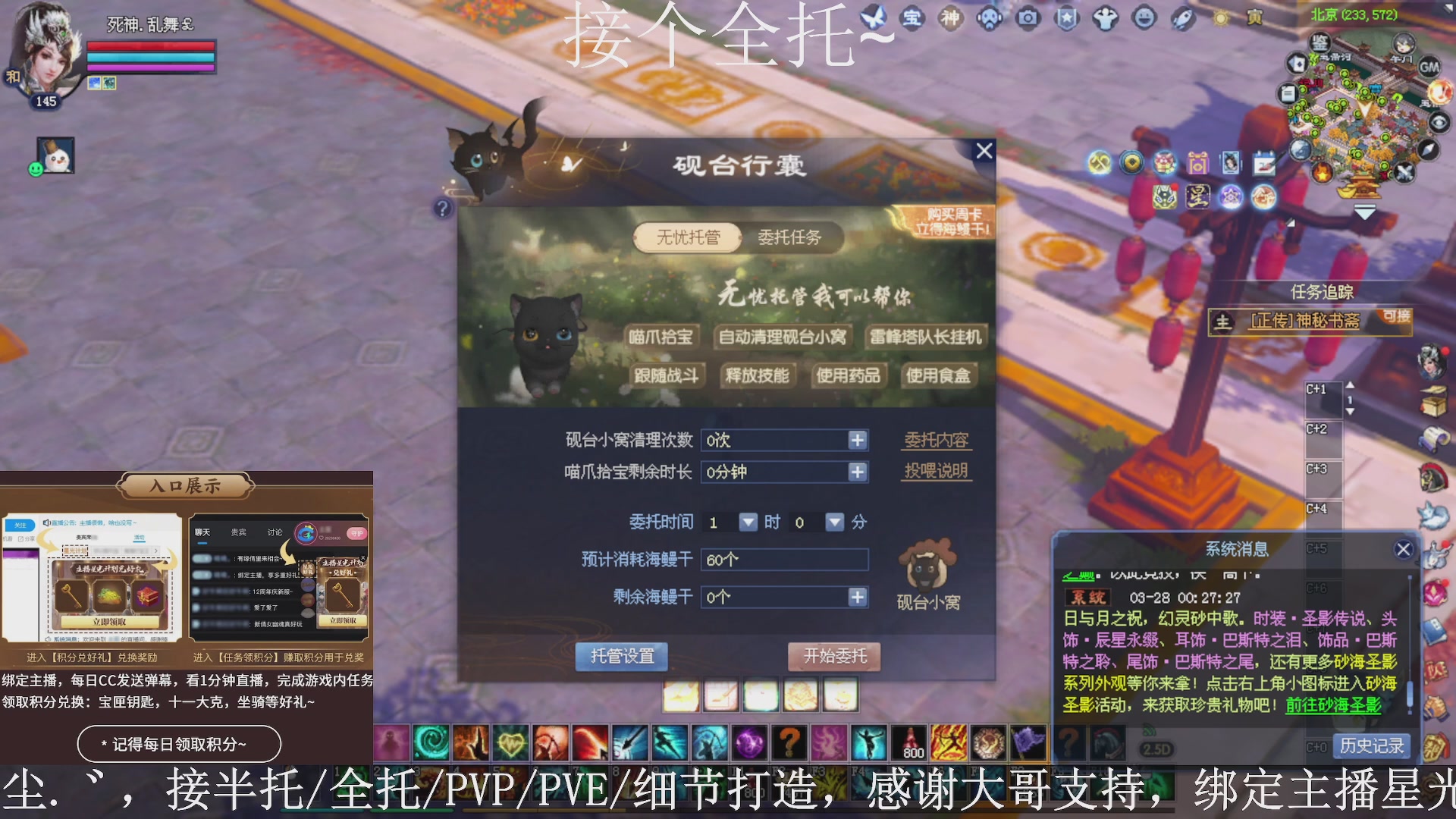This screenshot has height=819, width=1456.
Task: Open the 分 minute dropdown
Action: [x=834, y=522]
